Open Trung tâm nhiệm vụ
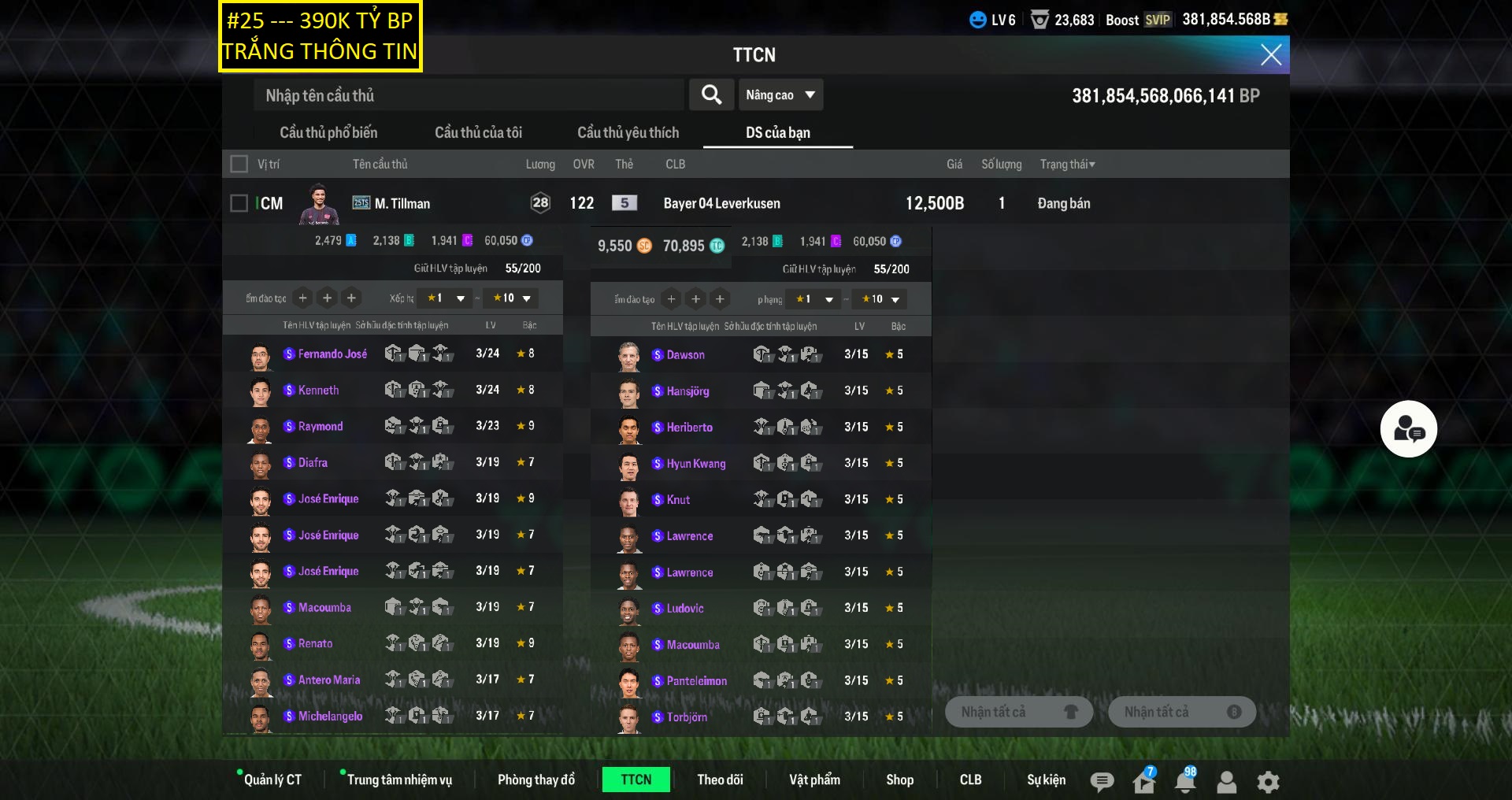 [399, 780]
